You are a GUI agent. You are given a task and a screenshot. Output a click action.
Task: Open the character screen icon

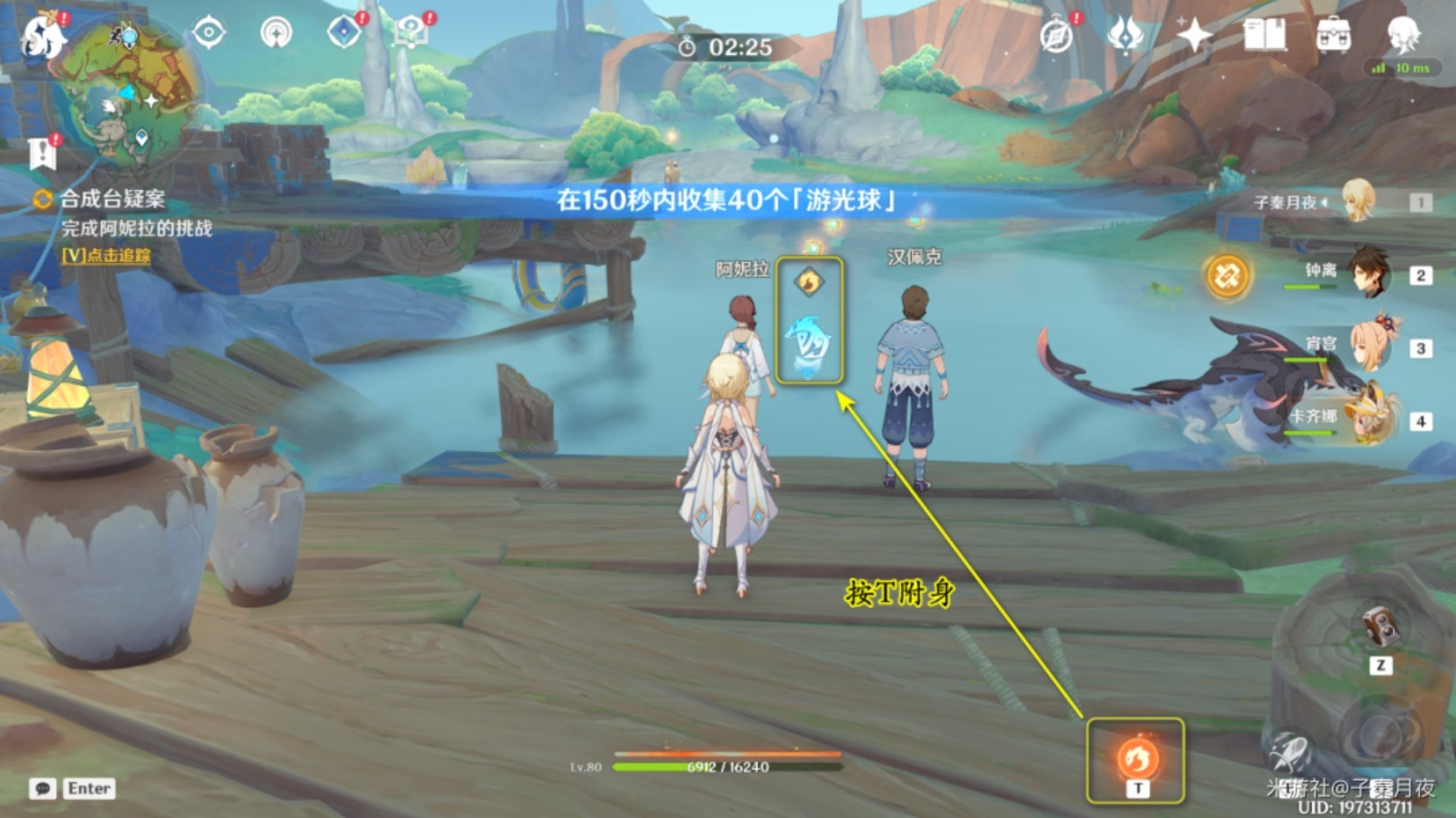(x=1402, y=34)
